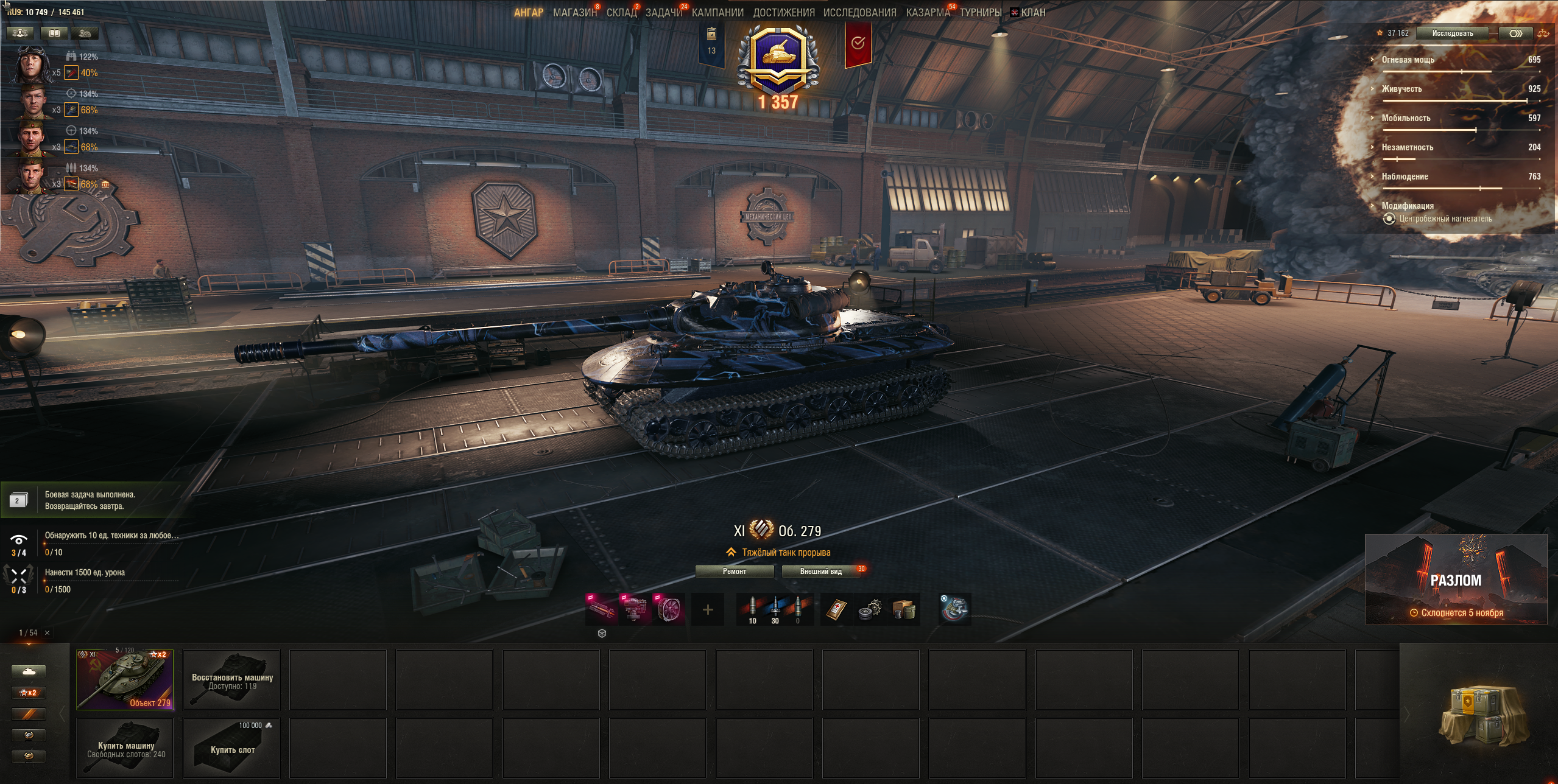Choose the Восстановить машину slot
The image size is (1558, 784).
[x=231, y=679]
